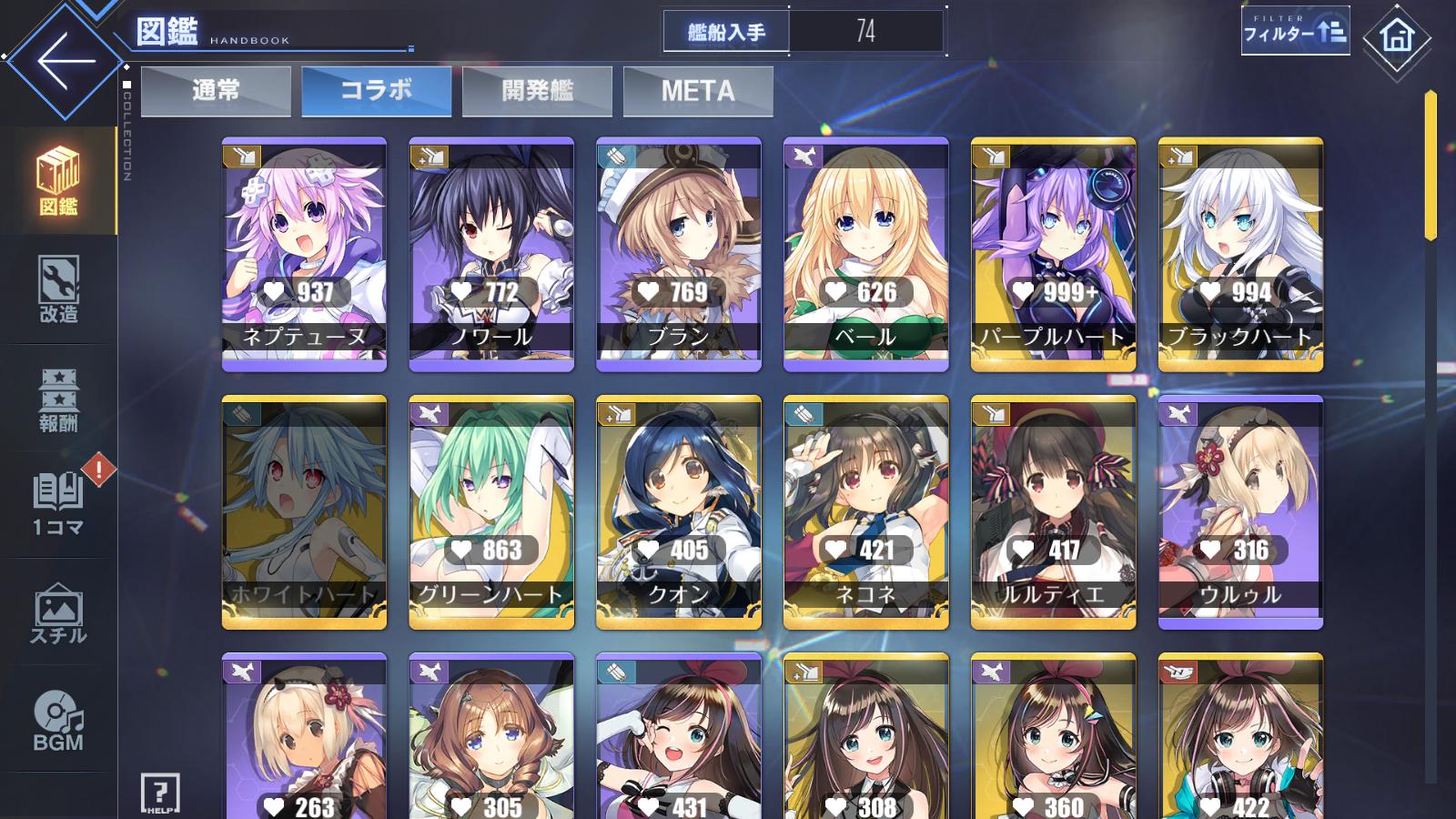Open the 報酬 rewards section
The image size is (1456, 819).
click(58, 399)
